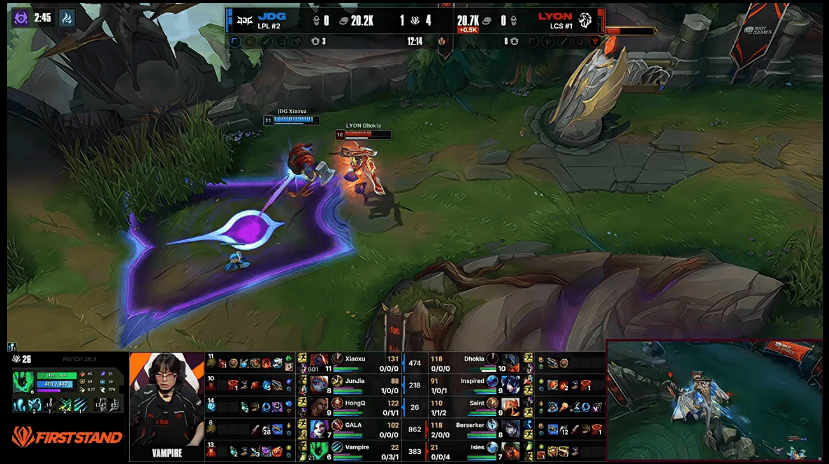
Task: Choose GALA's champion portrait in scoreboard
Action: point(320,426)
